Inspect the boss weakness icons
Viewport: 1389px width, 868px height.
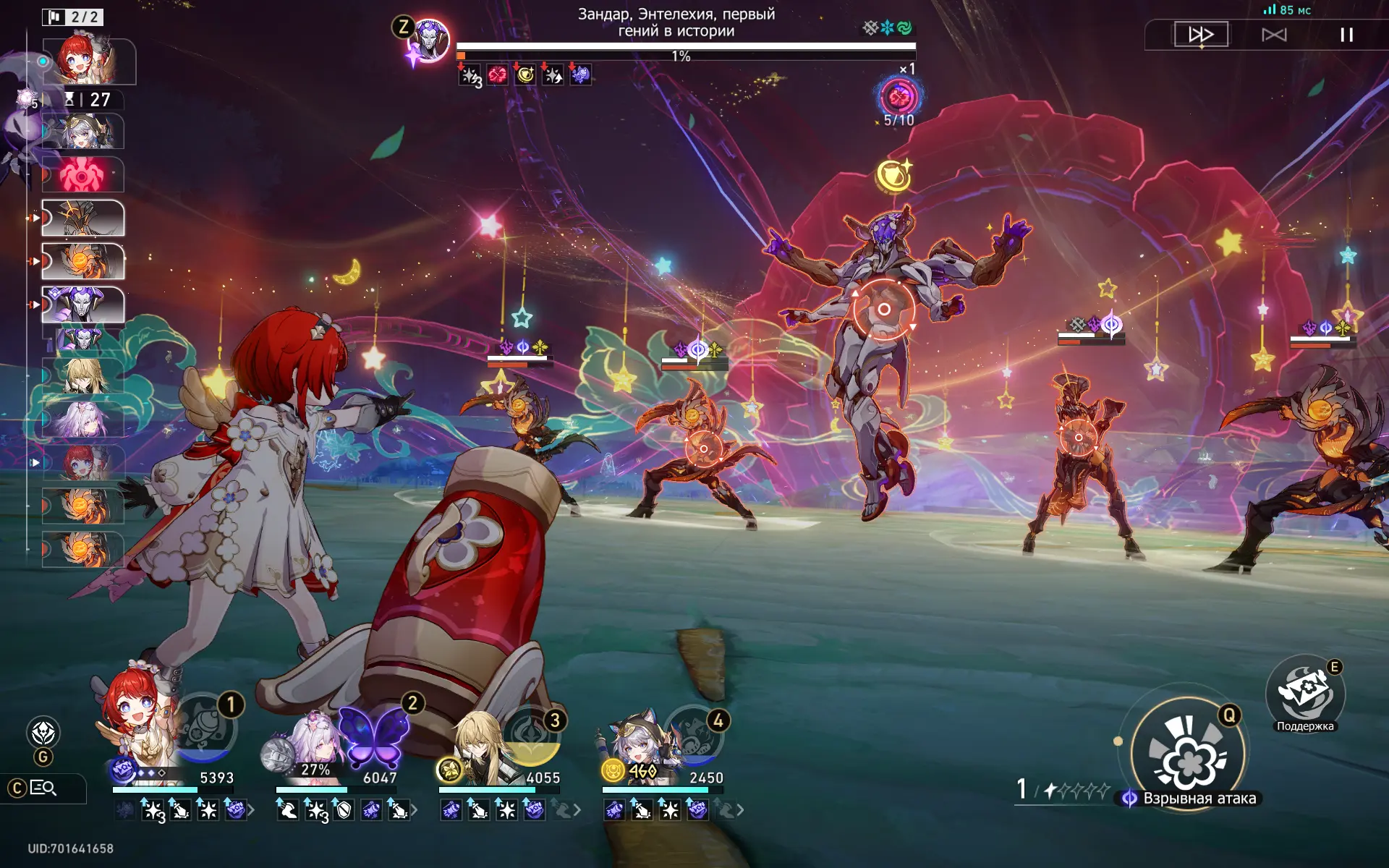pos(887,28)
